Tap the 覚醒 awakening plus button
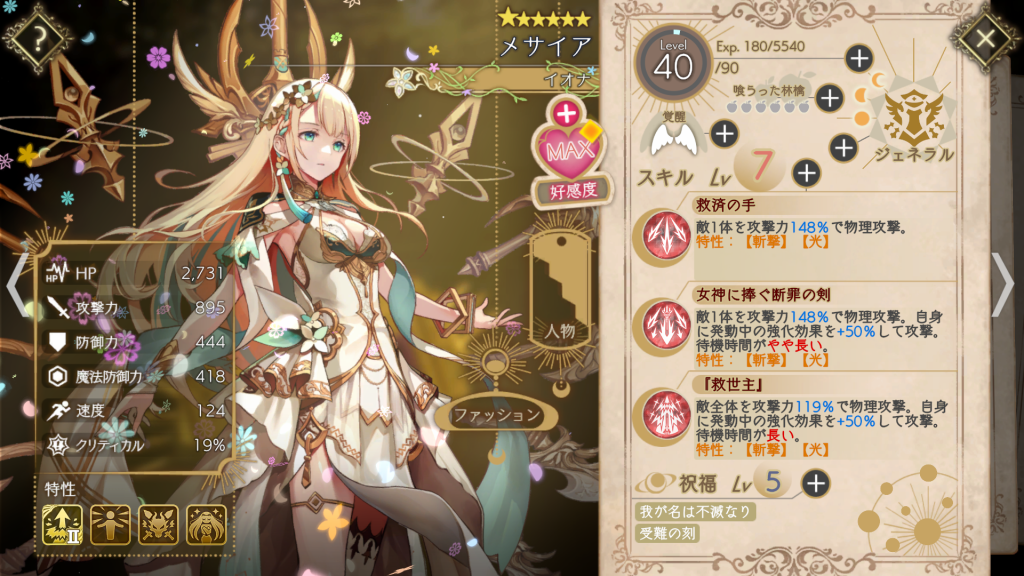Viewport: 1024px width, 576px height. tap(724, 133)
